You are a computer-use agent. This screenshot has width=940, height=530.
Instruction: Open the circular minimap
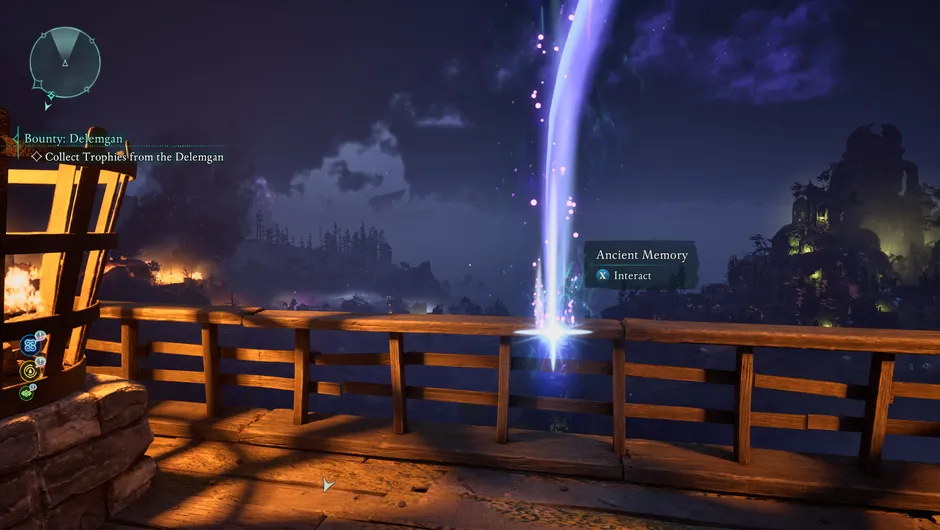coord(64,61)
